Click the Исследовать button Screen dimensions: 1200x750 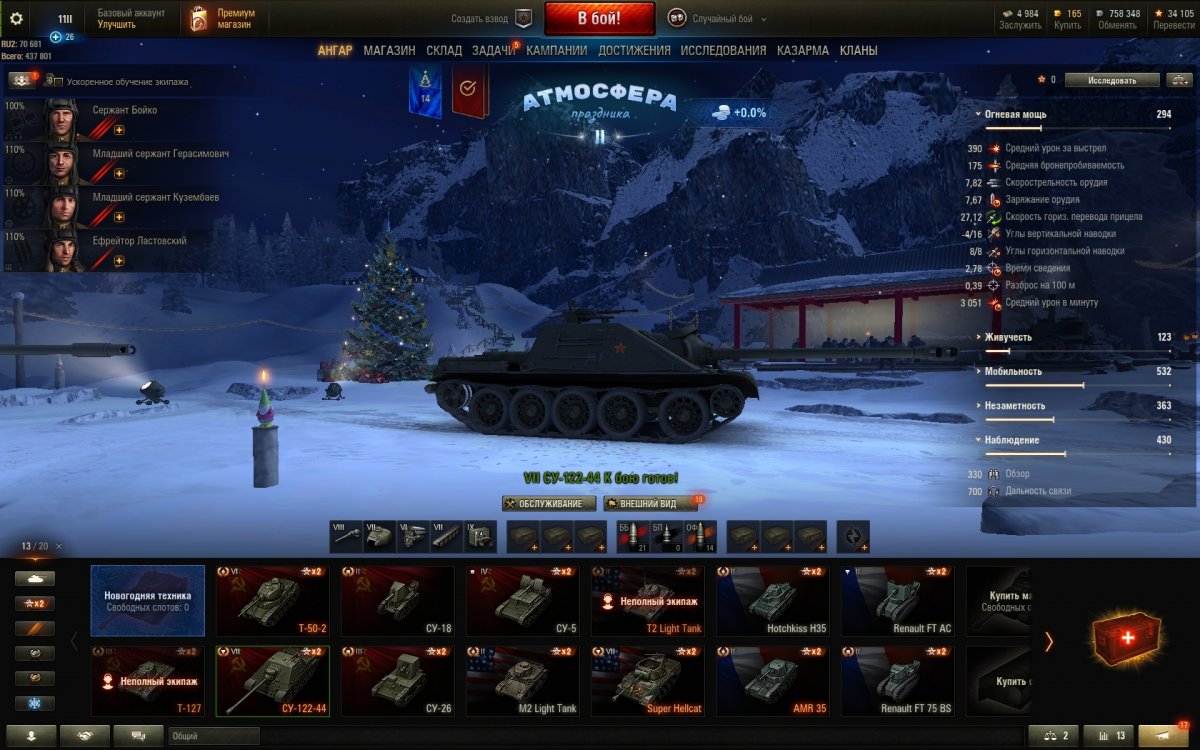pos(1112,80)
